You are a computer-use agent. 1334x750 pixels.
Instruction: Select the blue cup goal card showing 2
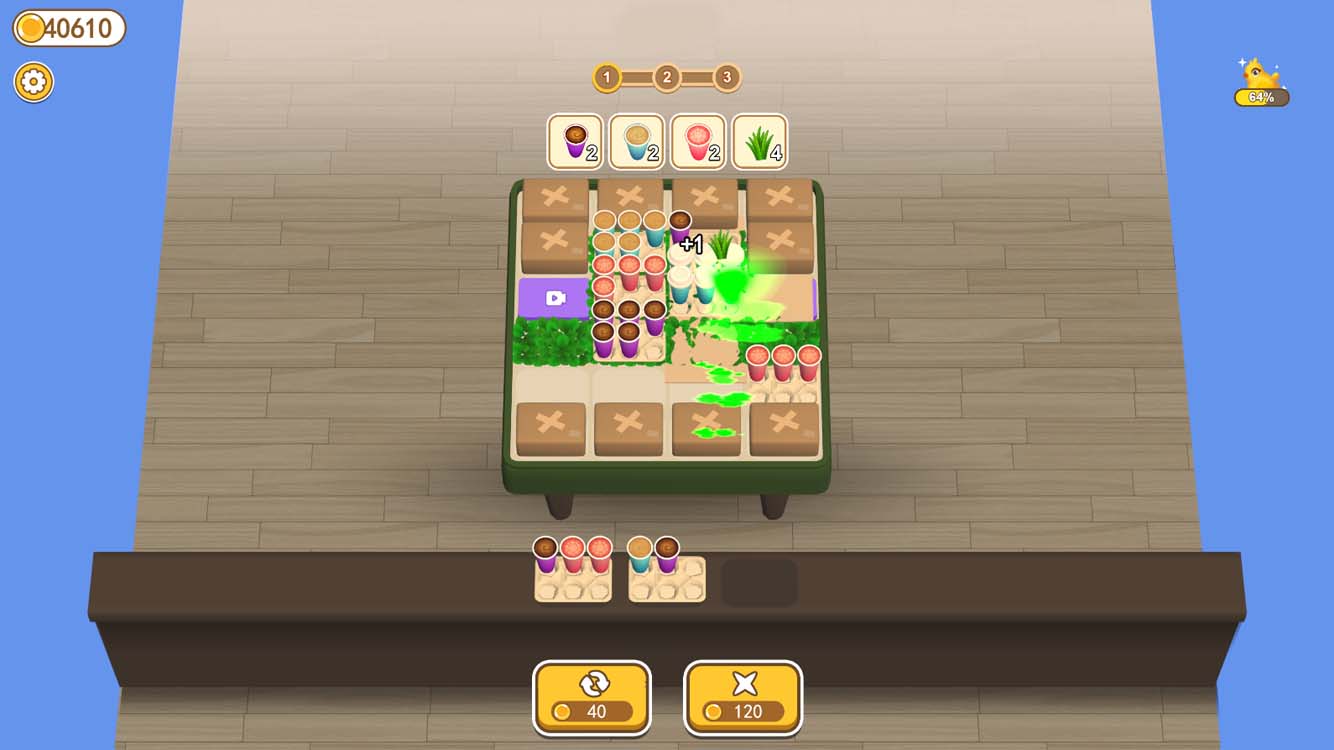tap(637, 142)
